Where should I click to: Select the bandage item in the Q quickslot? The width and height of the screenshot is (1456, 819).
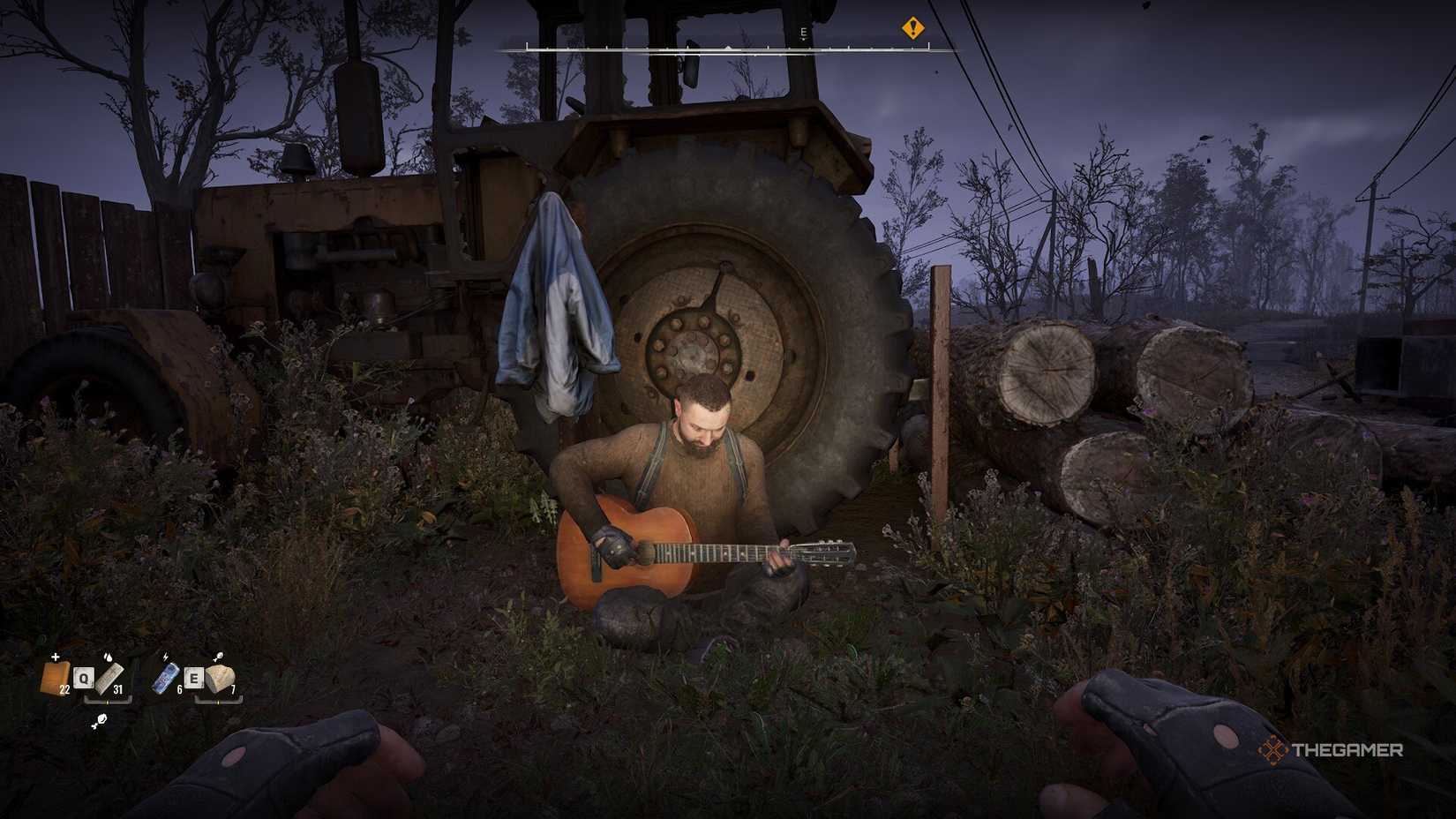click(109, 679)
